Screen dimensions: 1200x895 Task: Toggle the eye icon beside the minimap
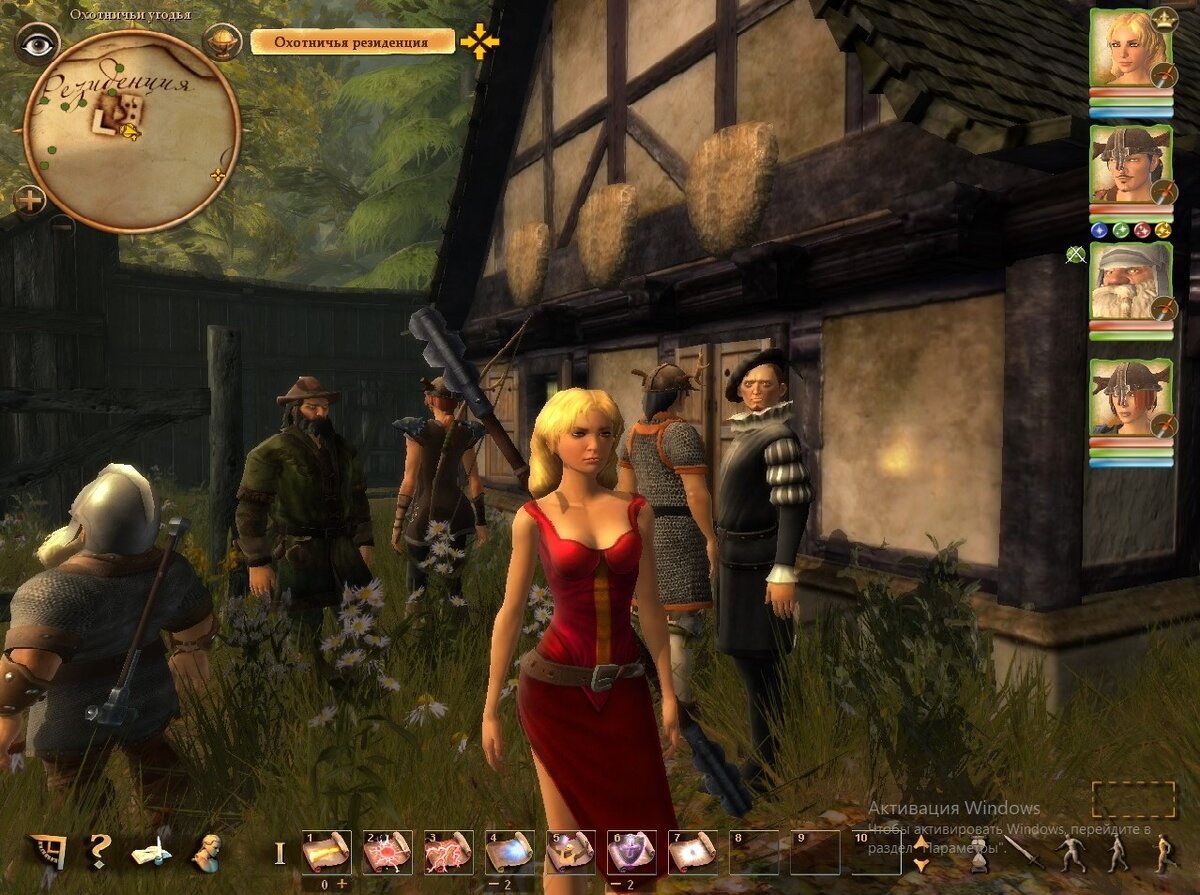[x=37, y=43]
